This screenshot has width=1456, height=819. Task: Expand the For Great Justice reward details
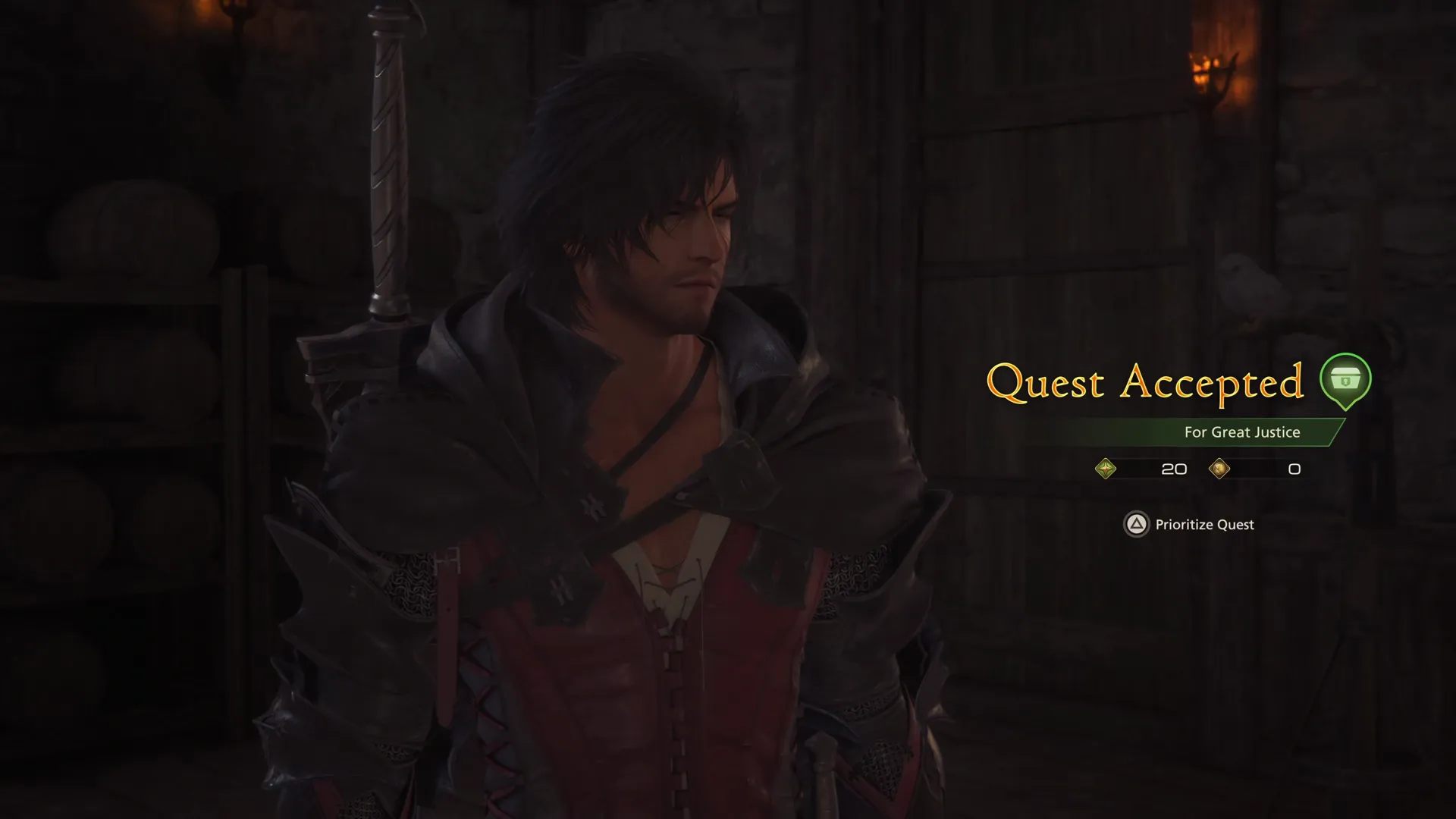(x=1241, y=432)
